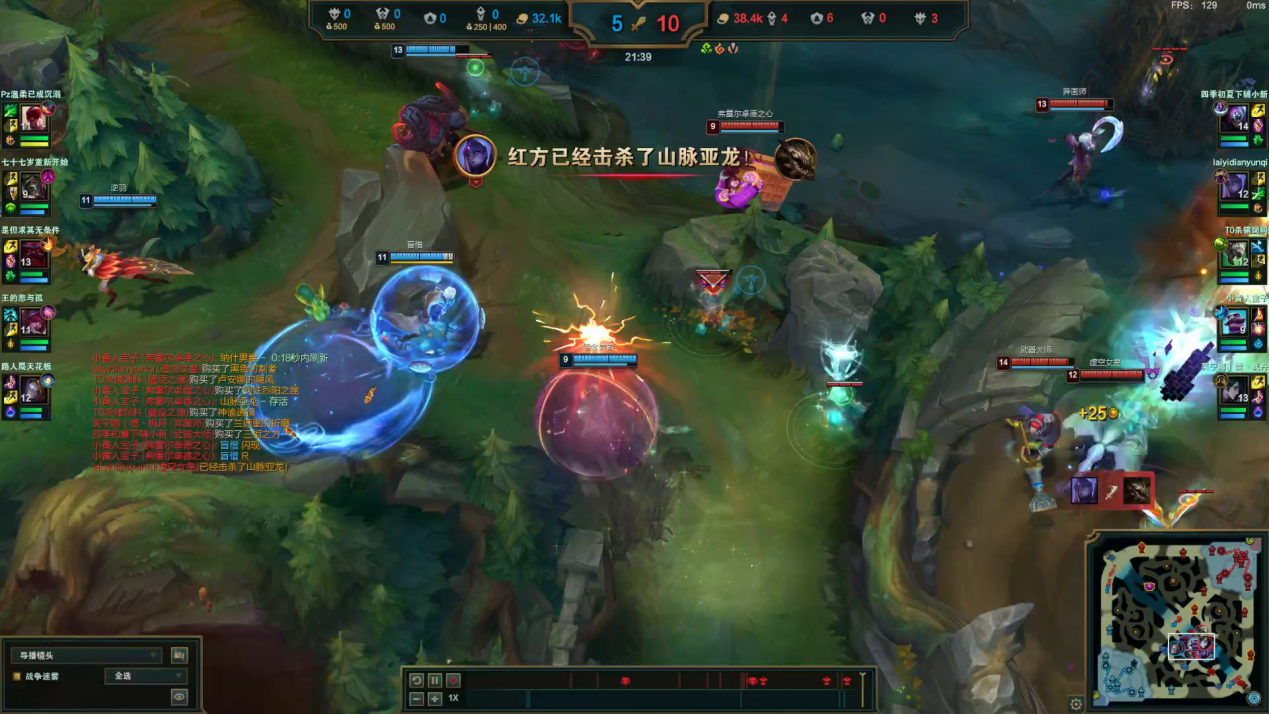Click the round blue button on the minimap's corner
The image size is (1269, 714).
[x=1254, y=698]
